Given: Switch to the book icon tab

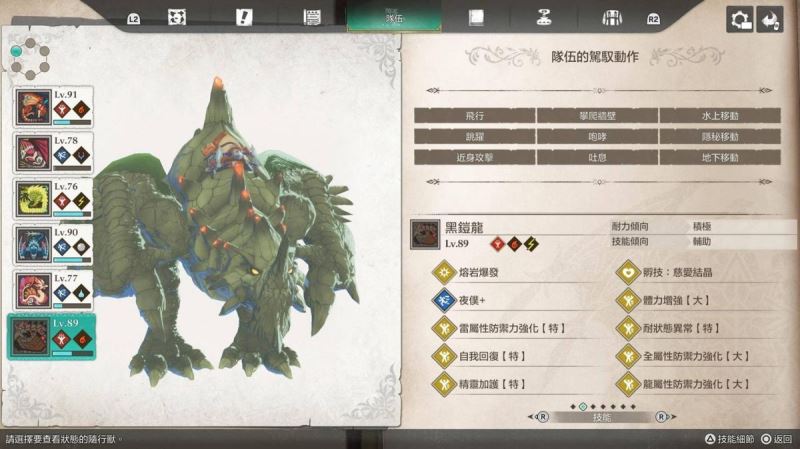Looking at the screenshot, I should (x=476, y=18).
